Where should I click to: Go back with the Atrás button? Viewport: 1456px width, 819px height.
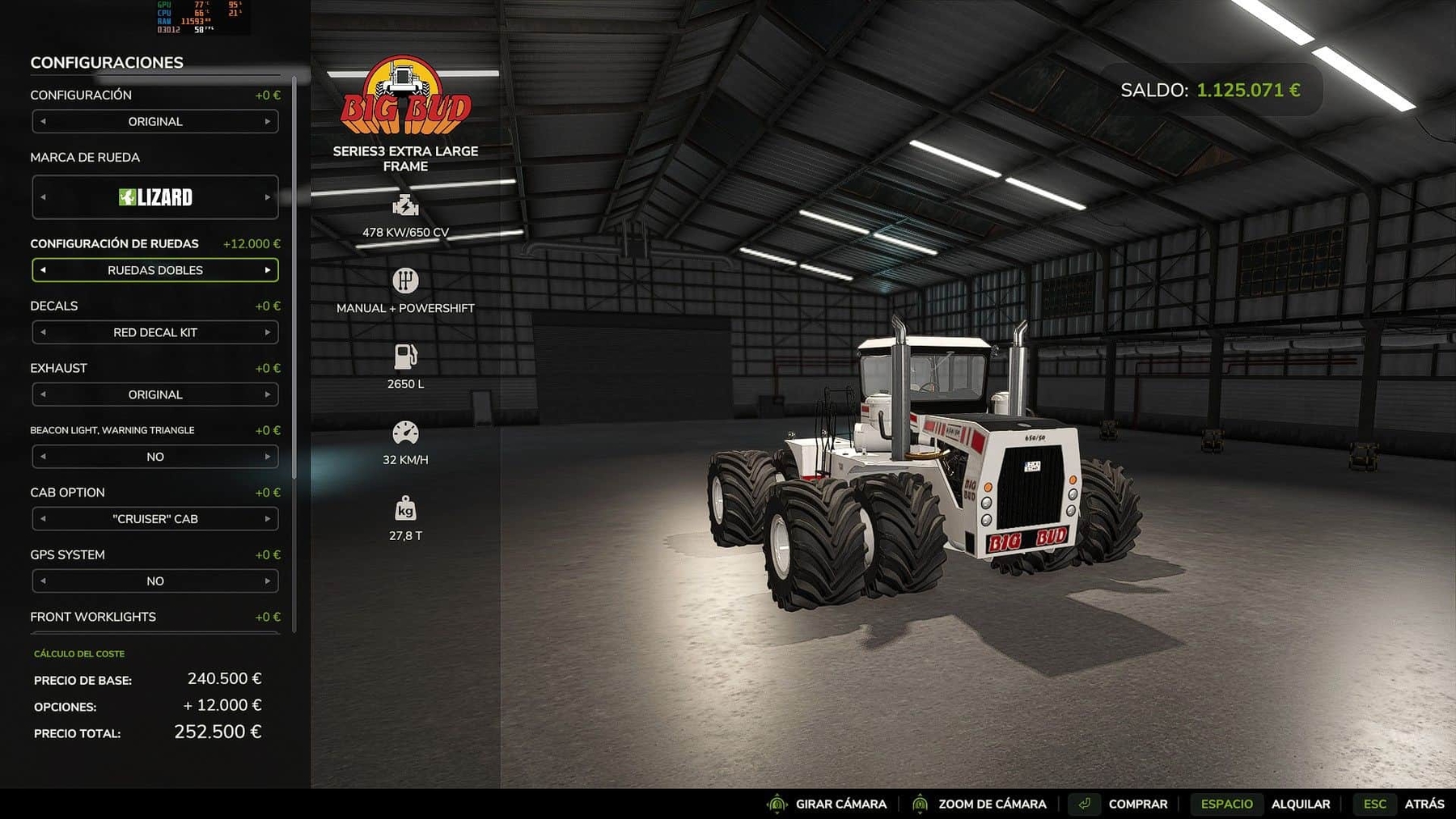point(1424,804)
